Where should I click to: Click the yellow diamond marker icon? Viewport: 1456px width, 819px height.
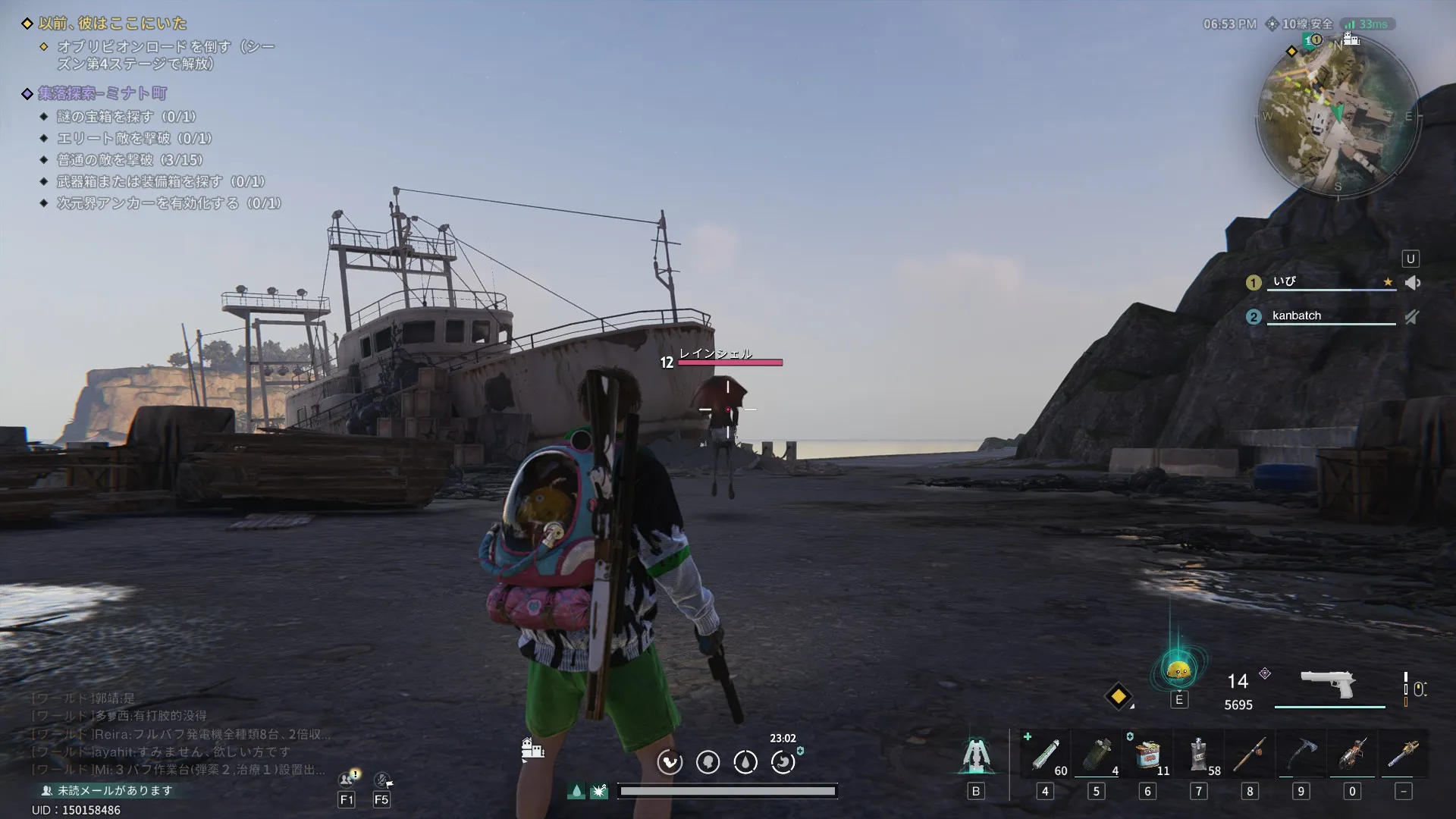1119,696
